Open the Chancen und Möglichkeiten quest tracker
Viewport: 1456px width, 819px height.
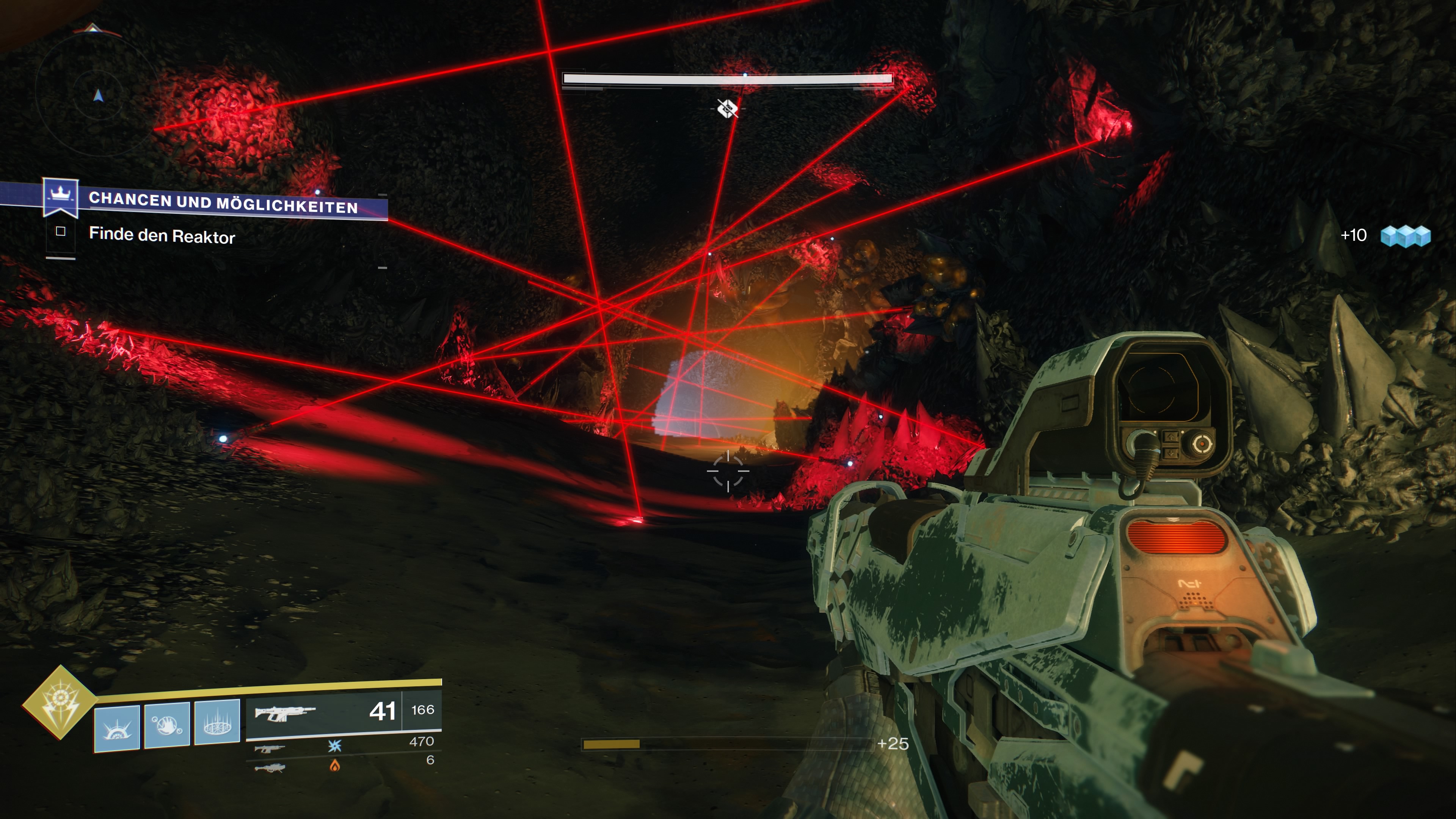pyautogui.click(x=223, y=203)
